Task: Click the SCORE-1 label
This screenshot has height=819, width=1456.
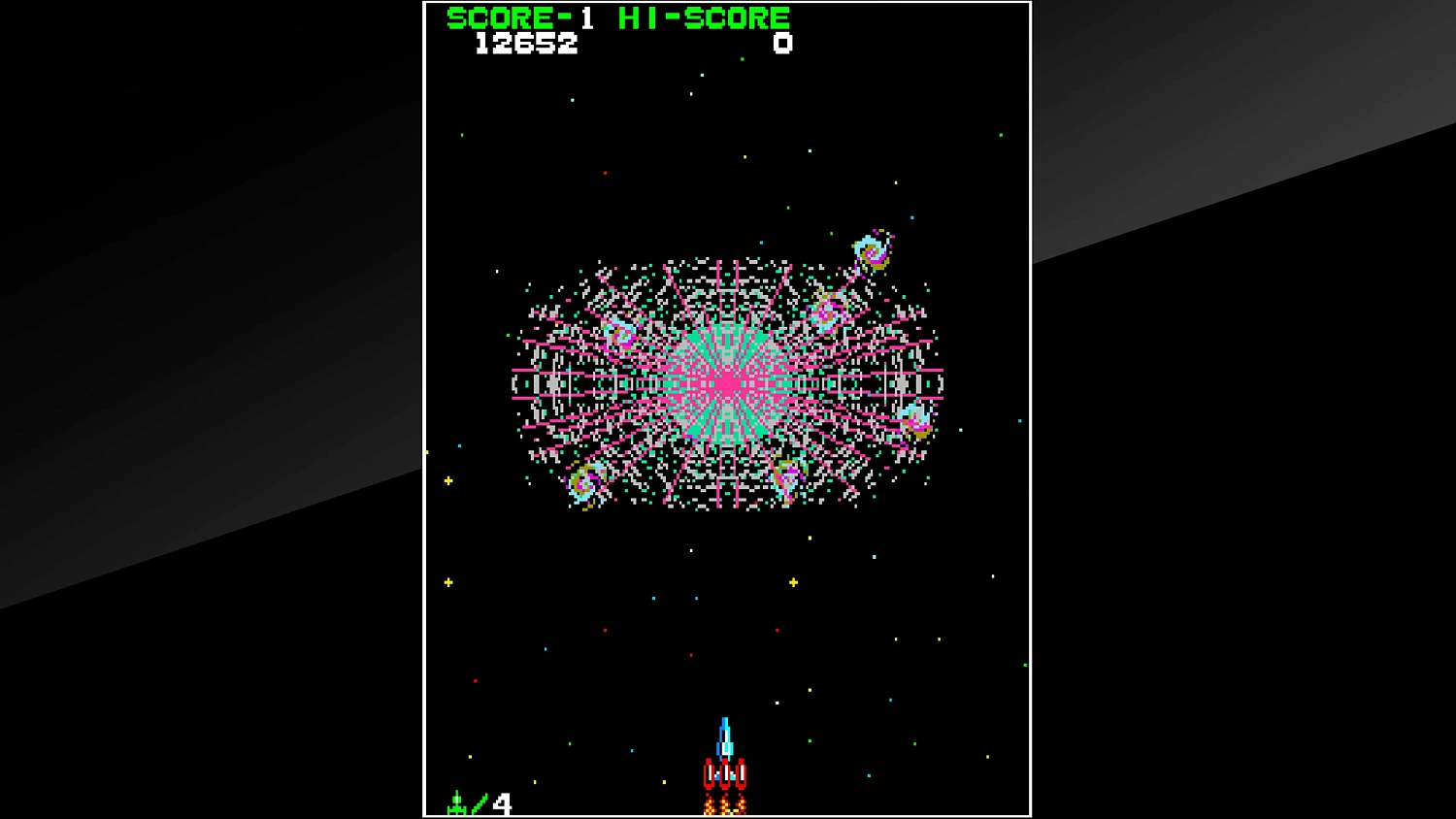Action: click(x=518, y=16)
